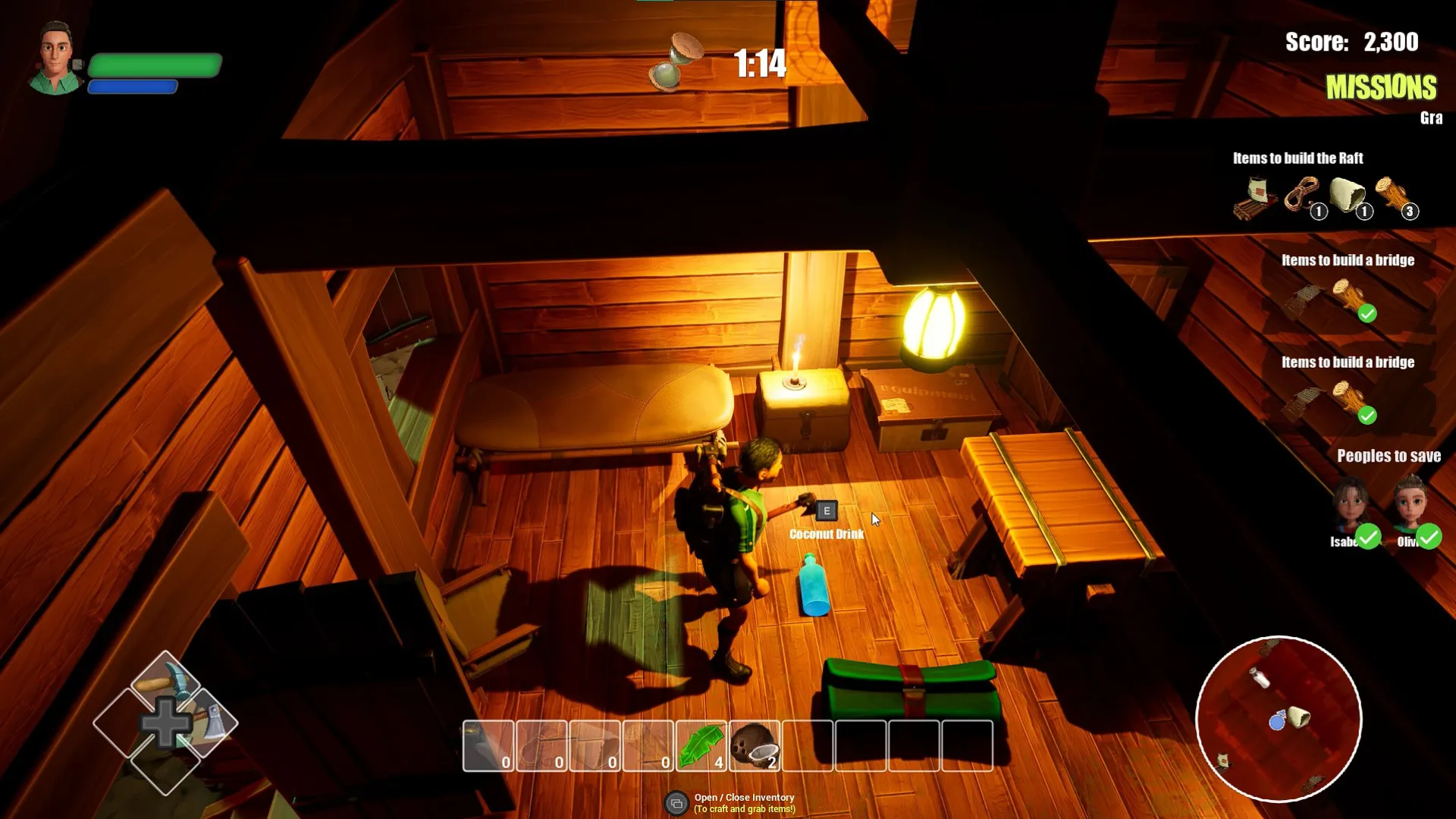Select the leaf item in the hotbar
This screenshot has height=819, width=1456.
pos(700,745)
